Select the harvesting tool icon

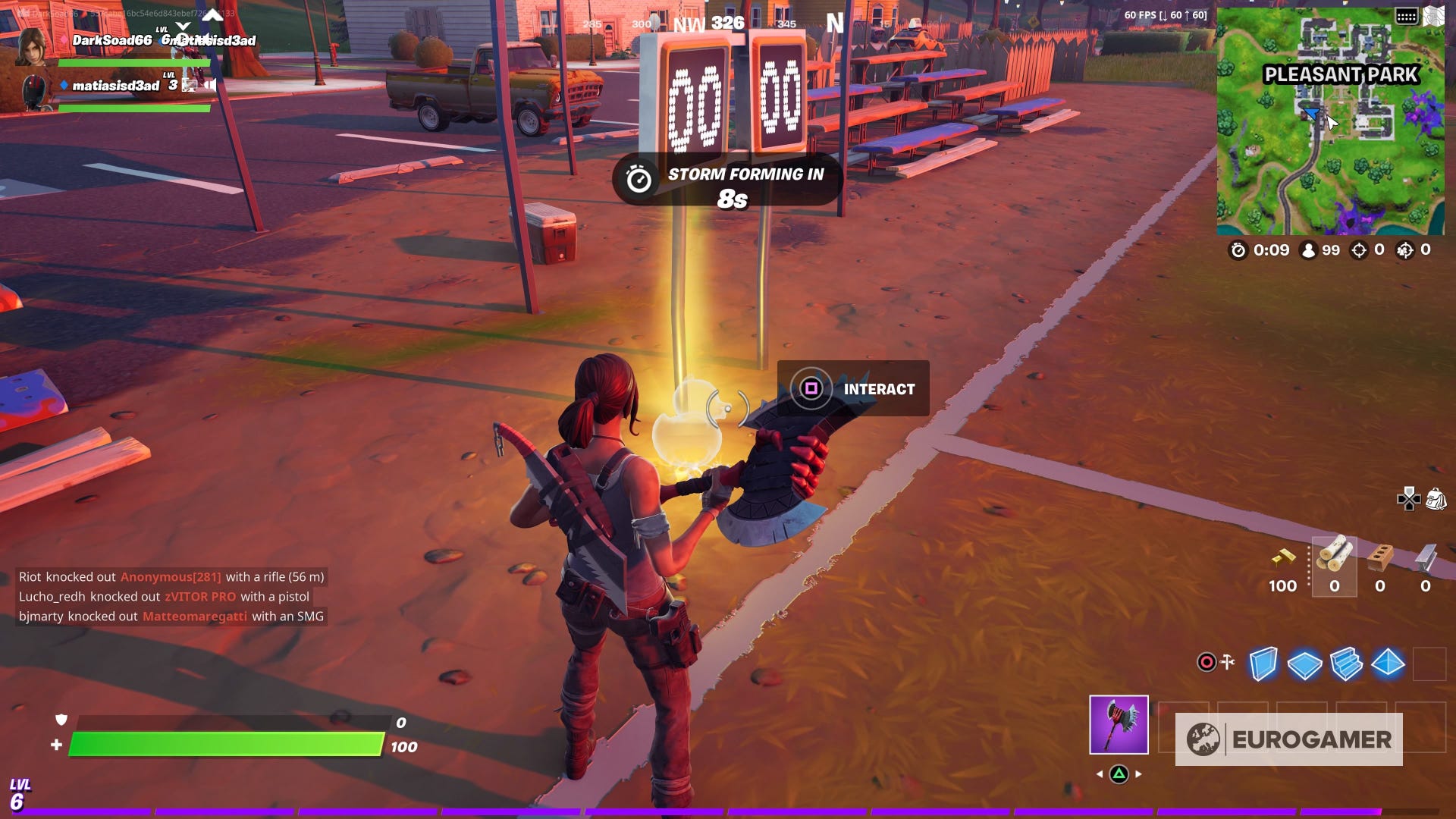(1119, 725)
